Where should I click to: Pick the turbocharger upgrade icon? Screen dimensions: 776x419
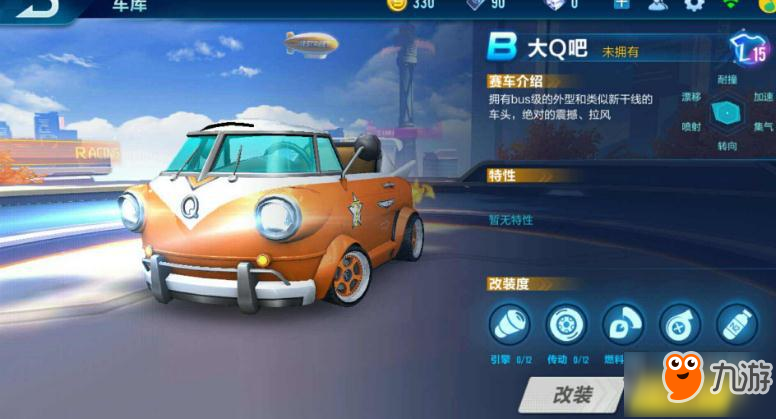click(x=680, y=325)
